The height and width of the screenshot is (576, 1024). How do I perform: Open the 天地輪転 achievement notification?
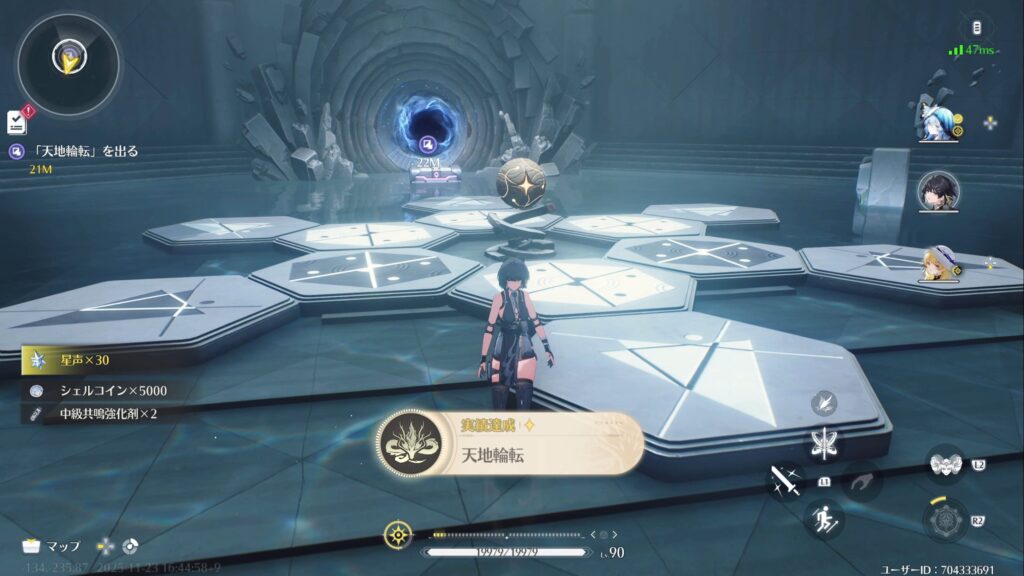pos(510,444)
